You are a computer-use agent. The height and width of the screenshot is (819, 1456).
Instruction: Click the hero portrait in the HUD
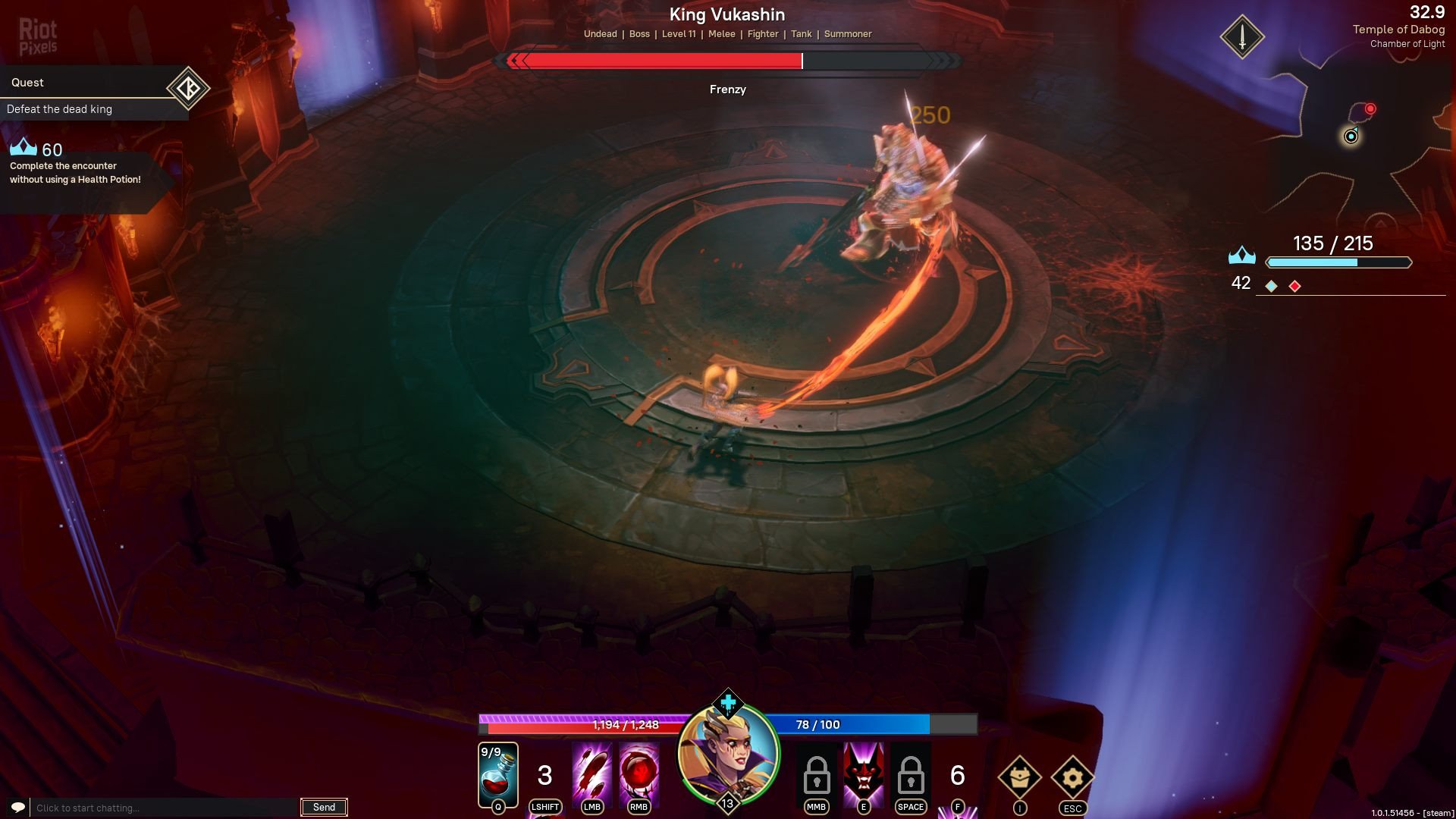point(728,755)
